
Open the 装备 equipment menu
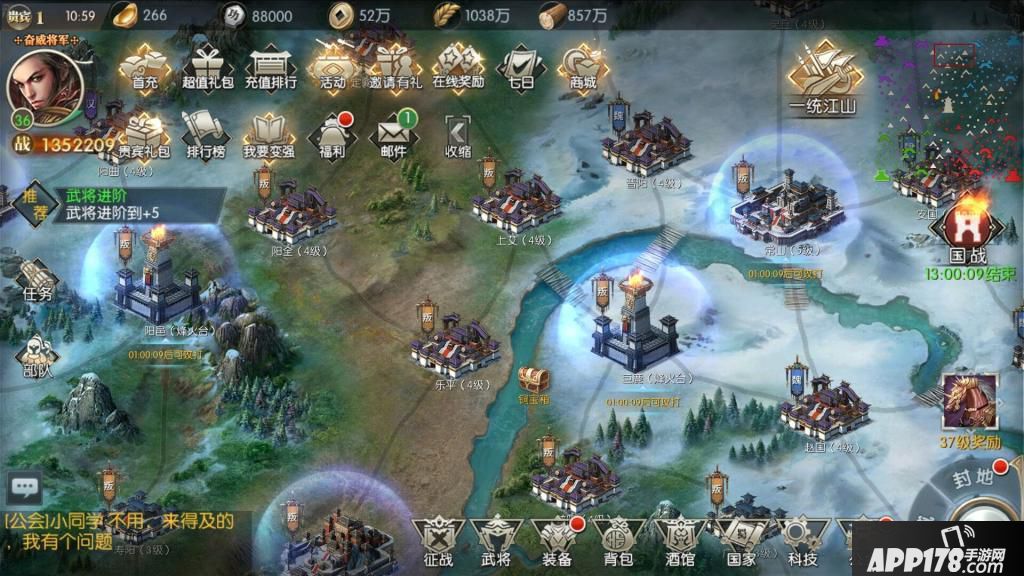pos(557,540)
